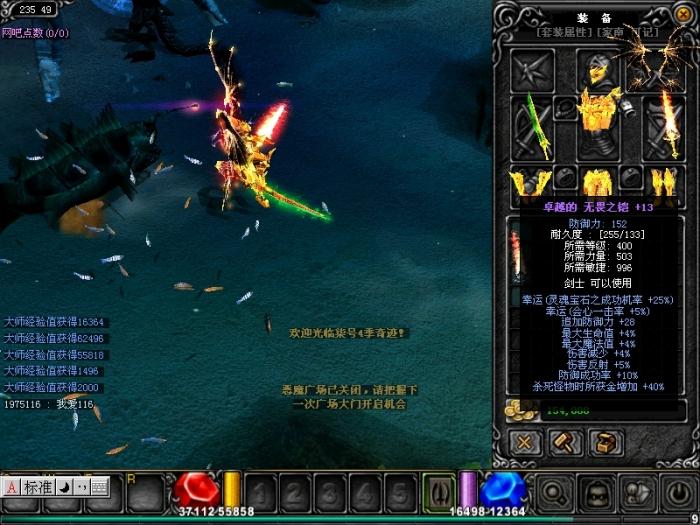
Task: Select the golden helmet equipment slot
Action: [597, 68]
